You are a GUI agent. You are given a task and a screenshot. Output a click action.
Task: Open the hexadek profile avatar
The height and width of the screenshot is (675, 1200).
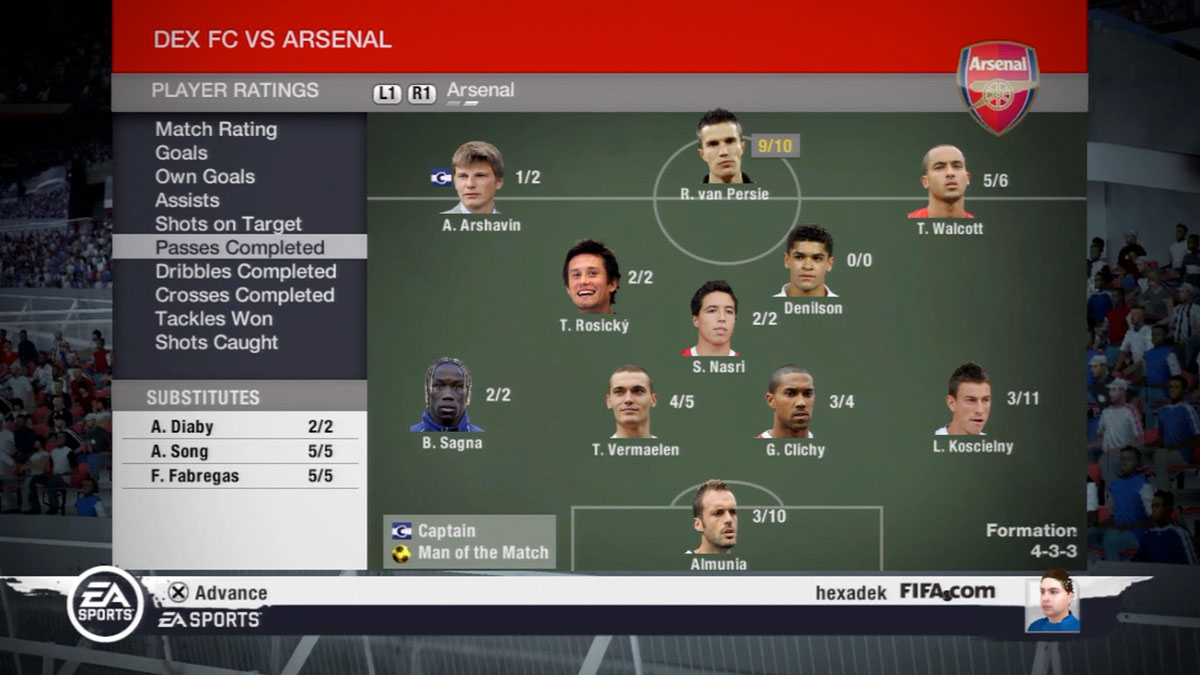[1054, 602]
